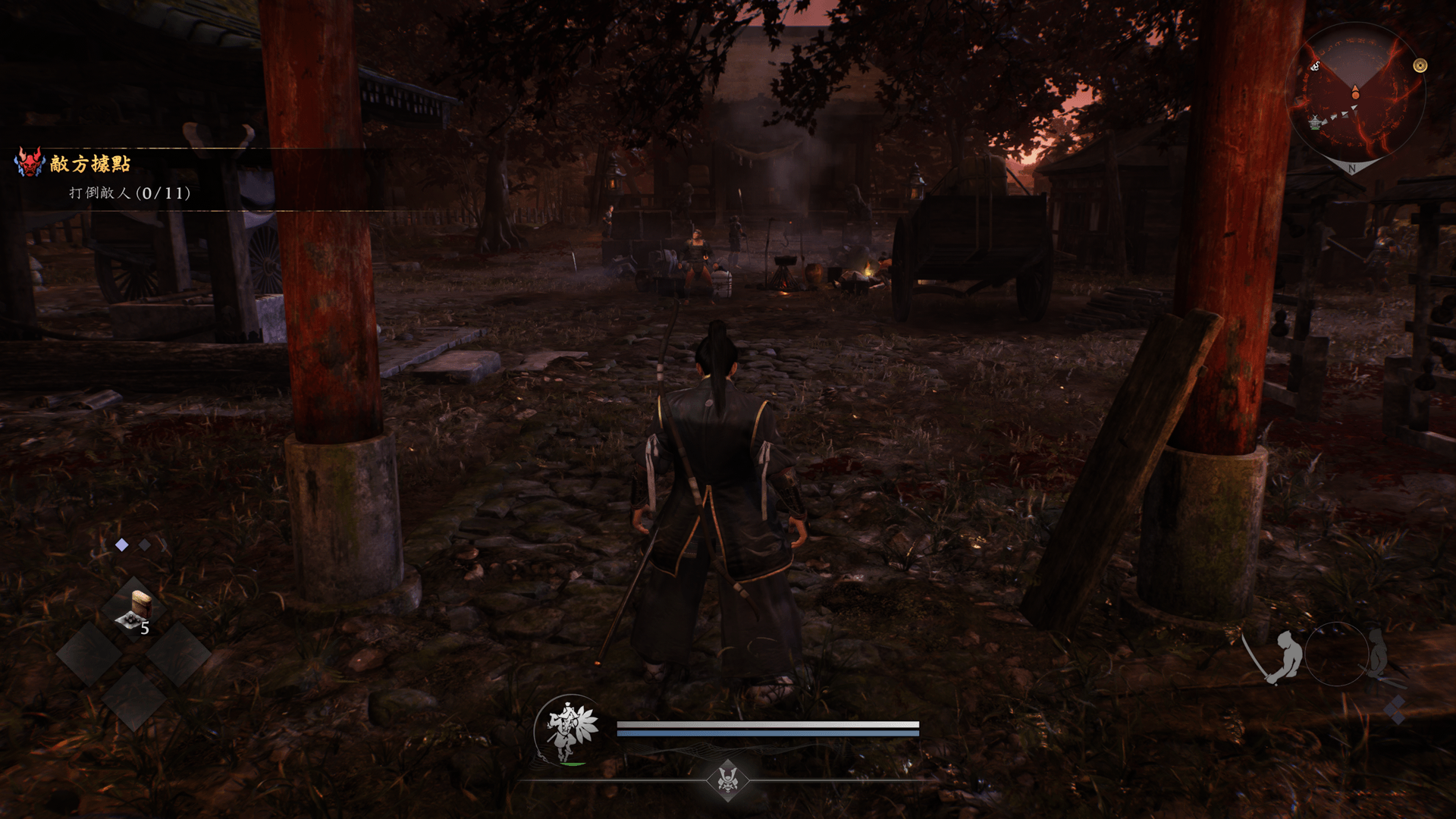
Task: Select the highlighted item page indicator diamond
Action: (121, 544)
